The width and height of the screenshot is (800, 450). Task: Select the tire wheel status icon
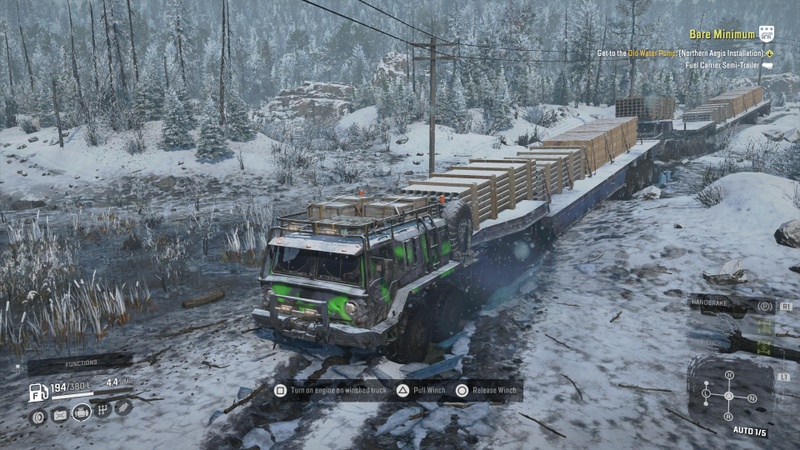(x=39, y=417)
